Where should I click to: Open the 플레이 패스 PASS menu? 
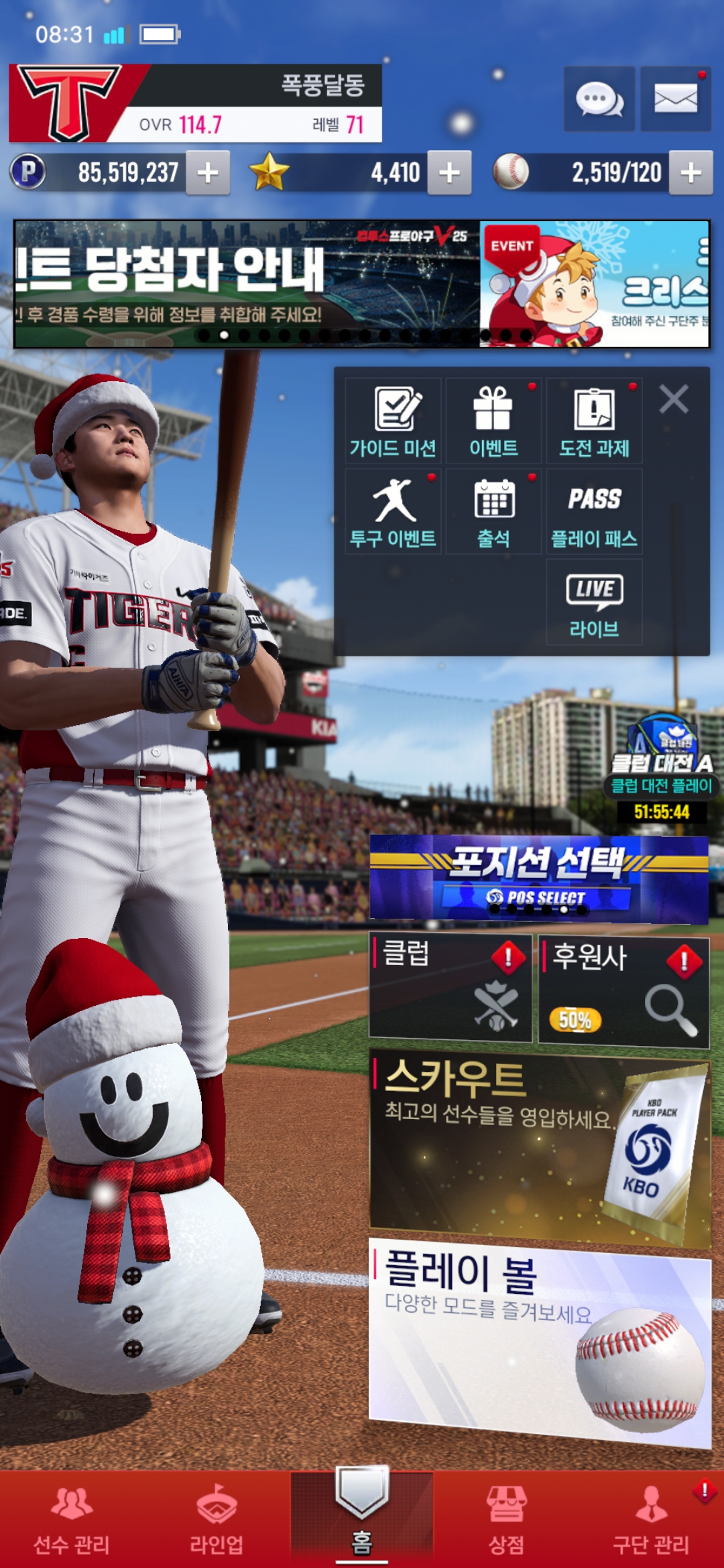[x=594, y=511]
